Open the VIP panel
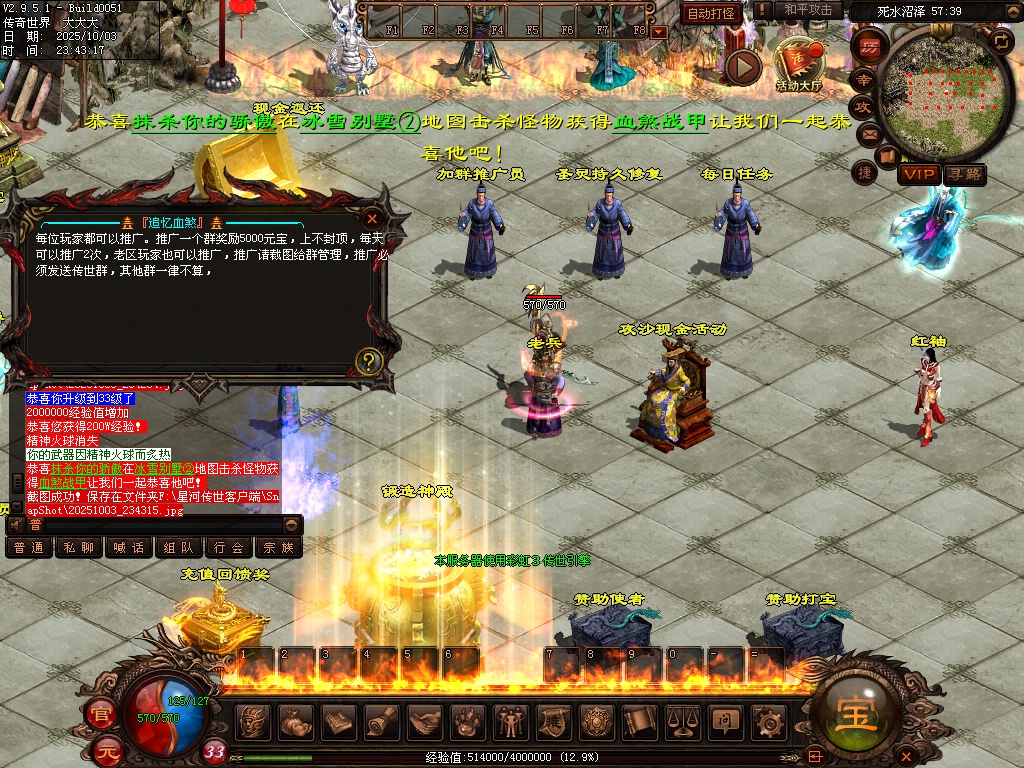This screenshot has height=768, width=1024. coord(918,174)
